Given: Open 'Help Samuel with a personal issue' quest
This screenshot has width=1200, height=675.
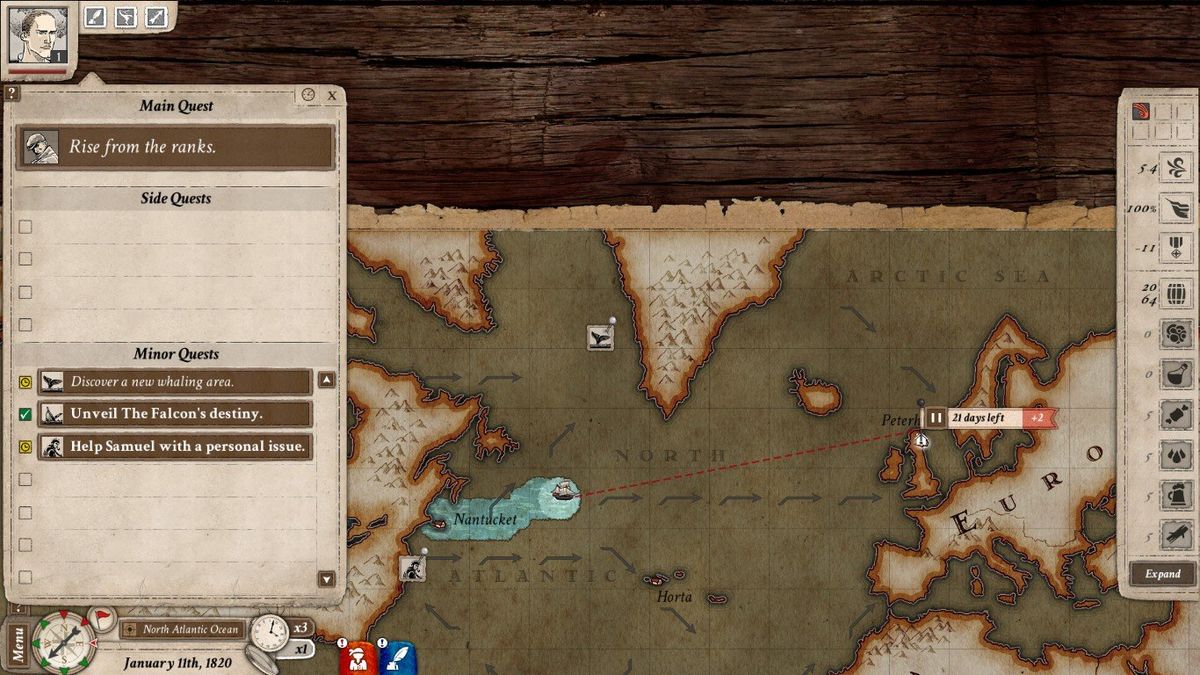Looking at the screenshot, I should click(176, 446).
